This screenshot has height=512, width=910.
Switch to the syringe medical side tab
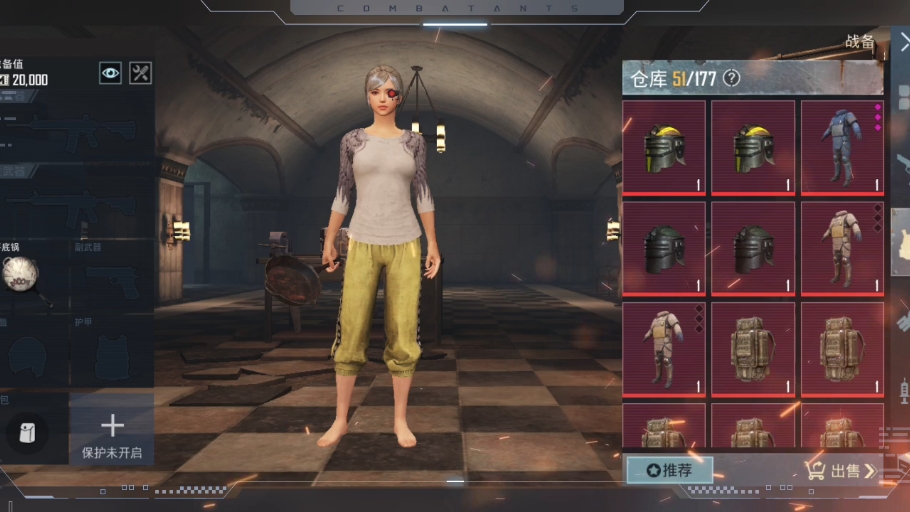(902, 389)
